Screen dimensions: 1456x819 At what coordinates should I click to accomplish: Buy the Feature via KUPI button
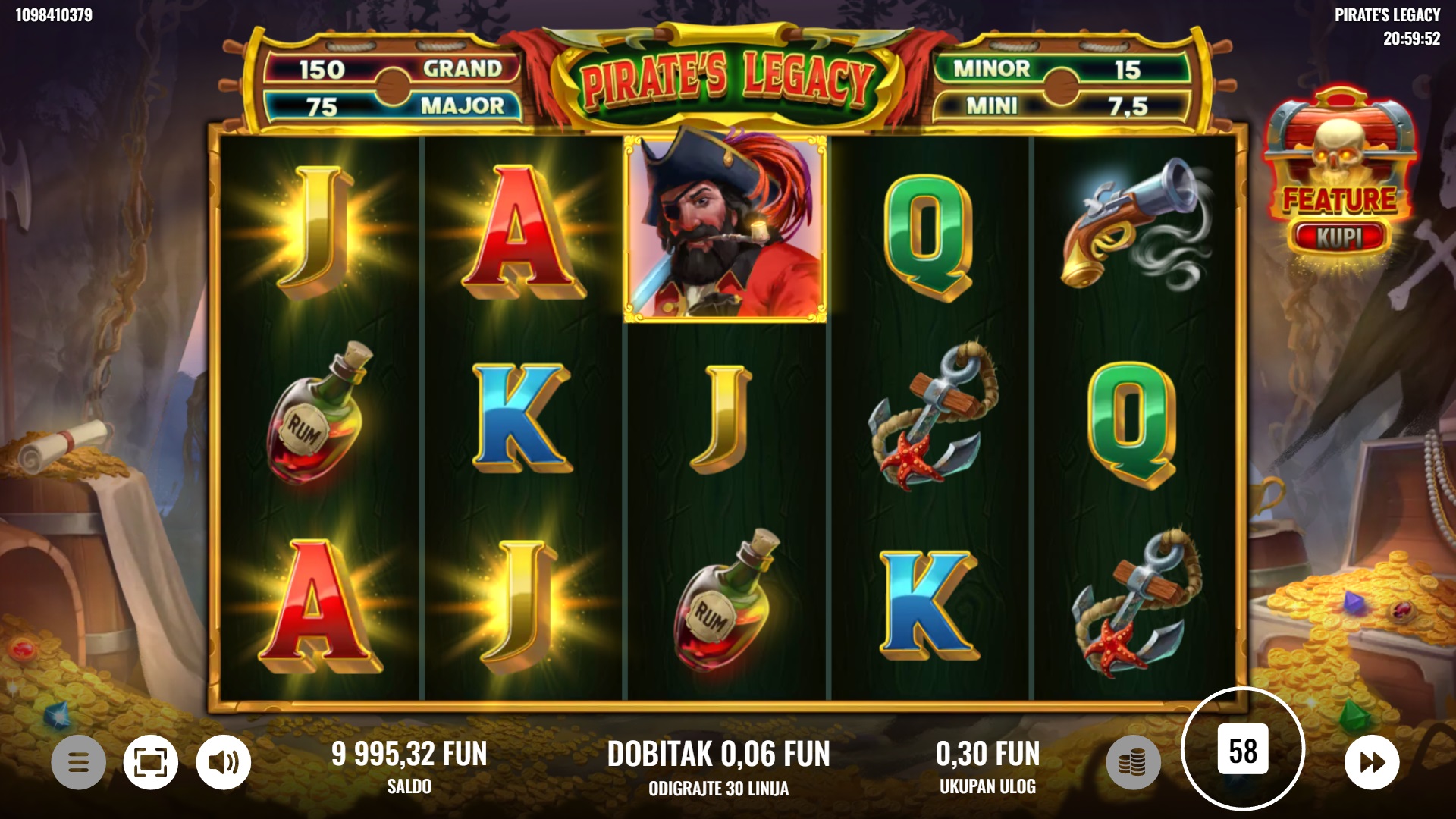tap(1339, 237)
